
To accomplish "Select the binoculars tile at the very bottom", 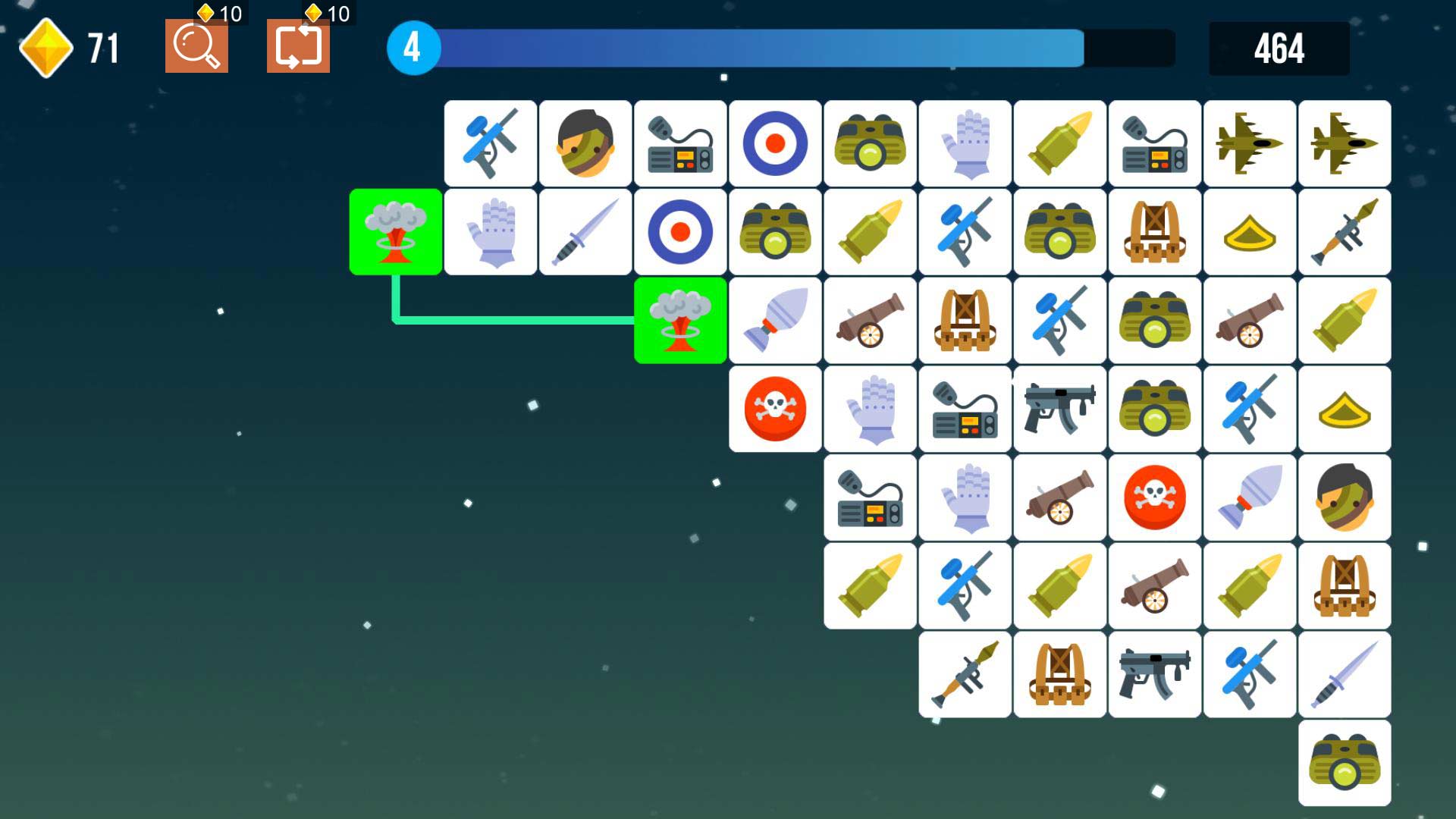I will pos(1345,763).
